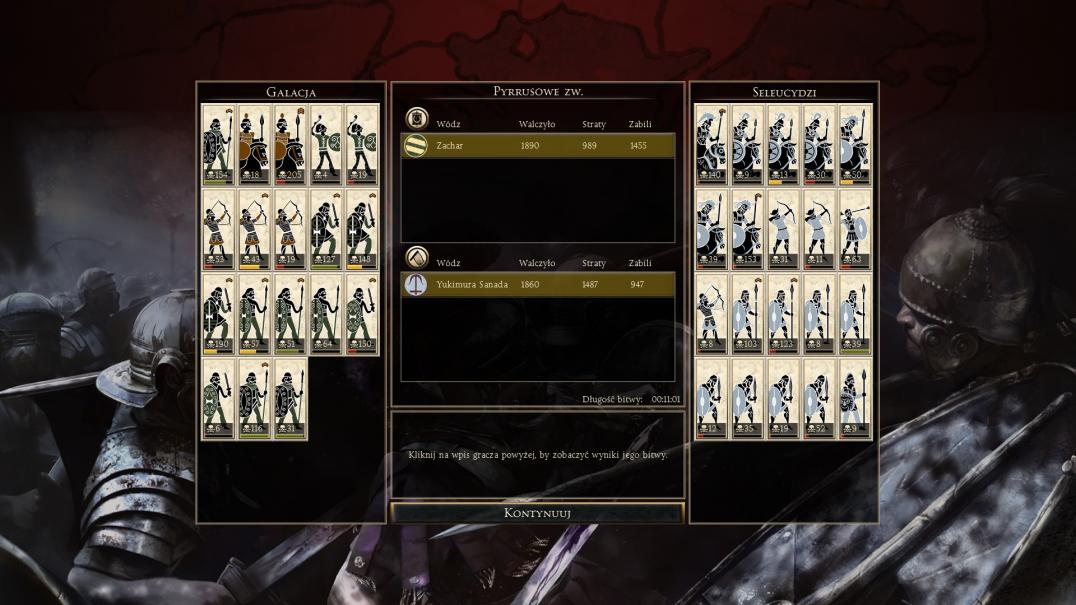Select the Seleucid archer card with 11 kills
Viewport: 1076px width, 605px height.
pos(819,229)
